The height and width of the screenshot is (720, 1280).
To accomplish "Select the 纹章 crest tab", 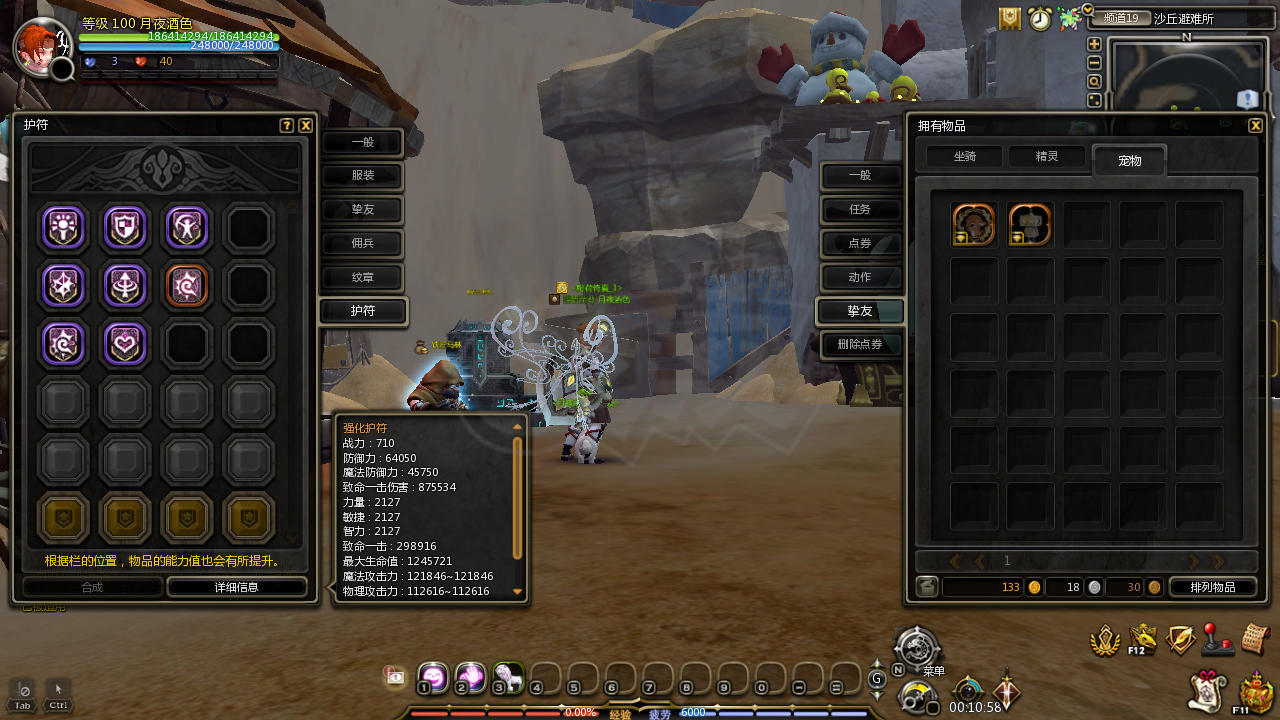I will pyautogui.click(x=362, y=277).
